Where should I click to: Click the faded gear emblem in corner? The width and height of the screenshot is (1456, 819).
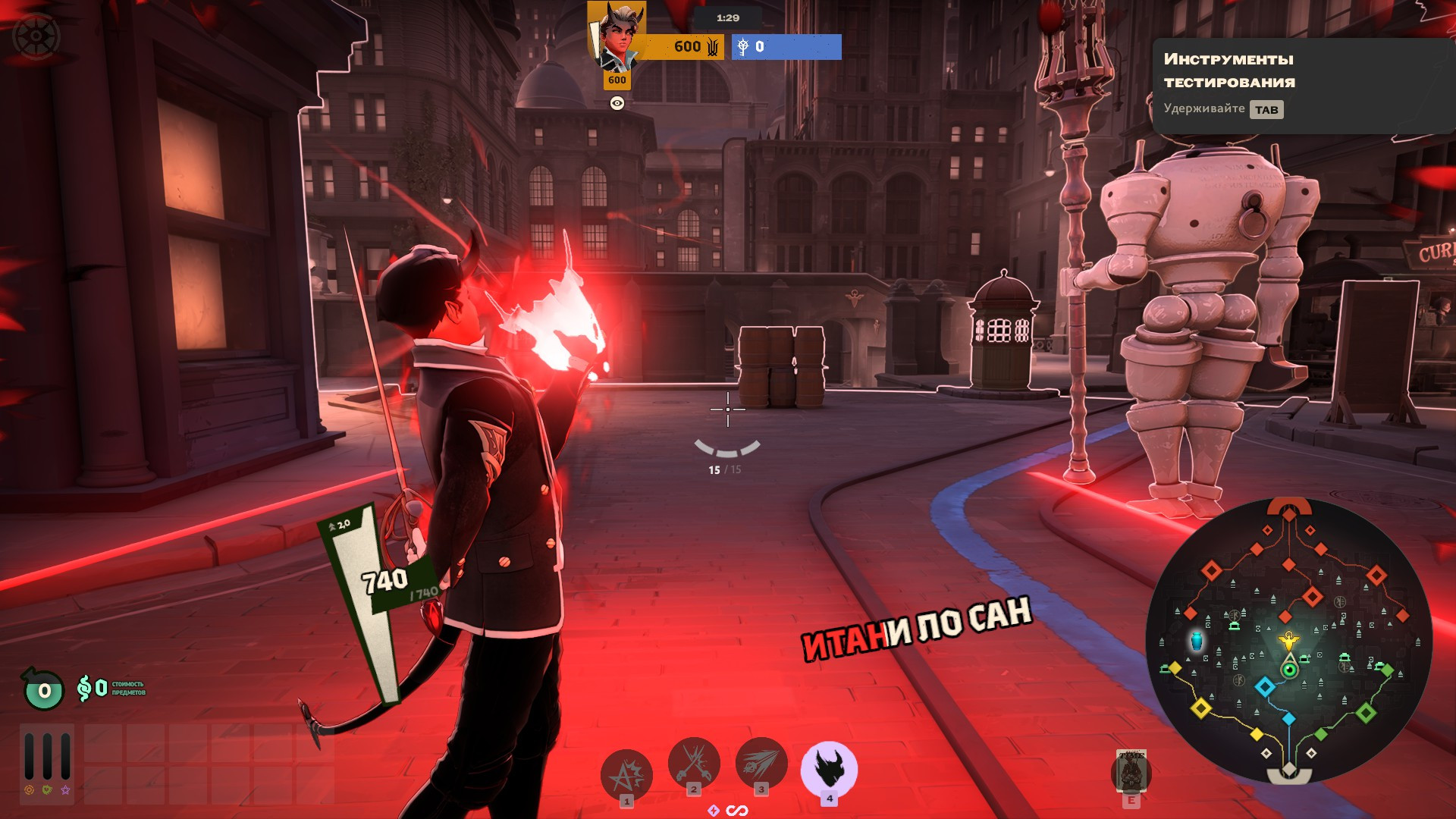36,36
